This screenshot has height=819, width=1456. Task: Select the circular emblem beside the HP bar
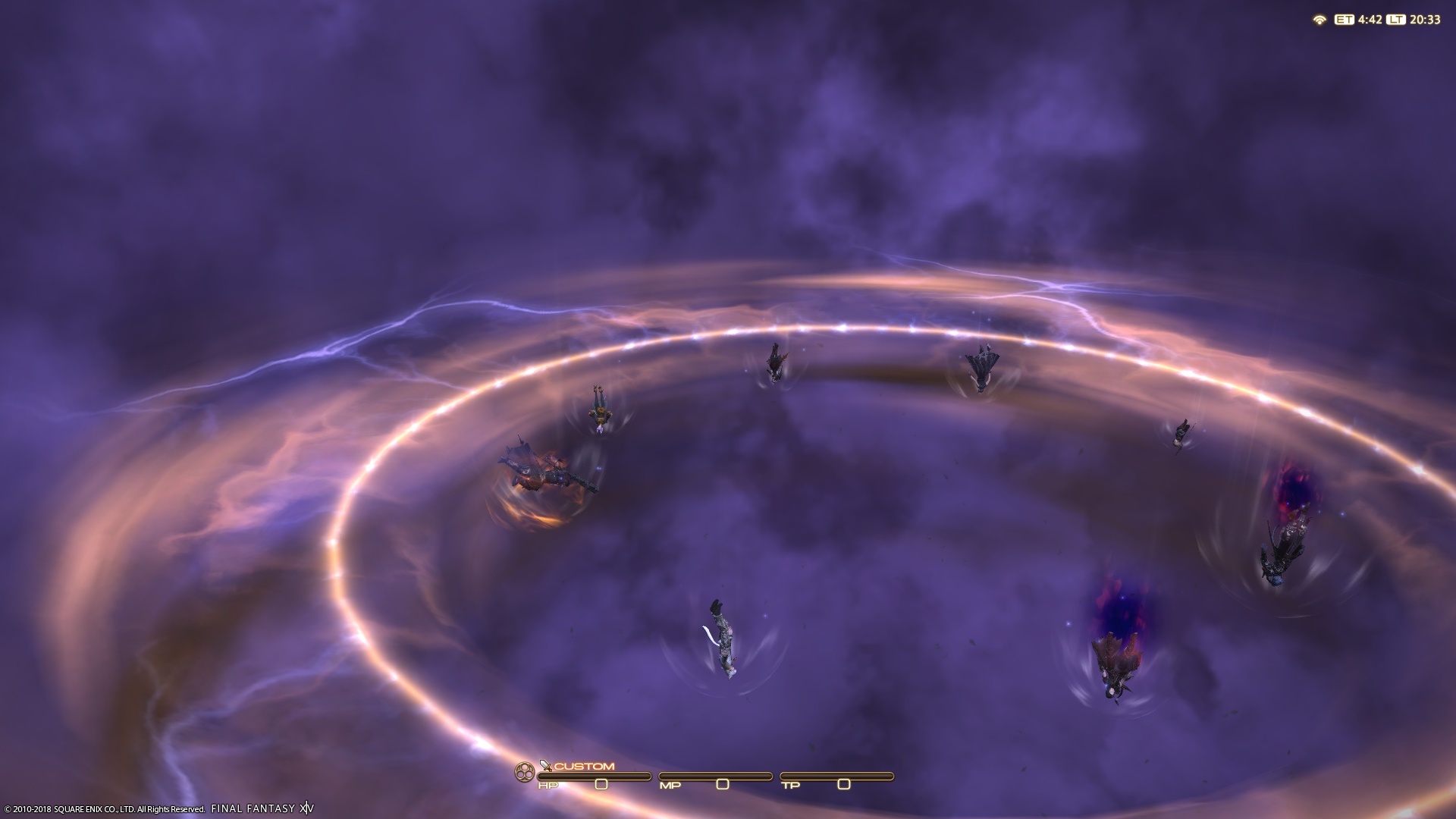(x=524, y=773)
